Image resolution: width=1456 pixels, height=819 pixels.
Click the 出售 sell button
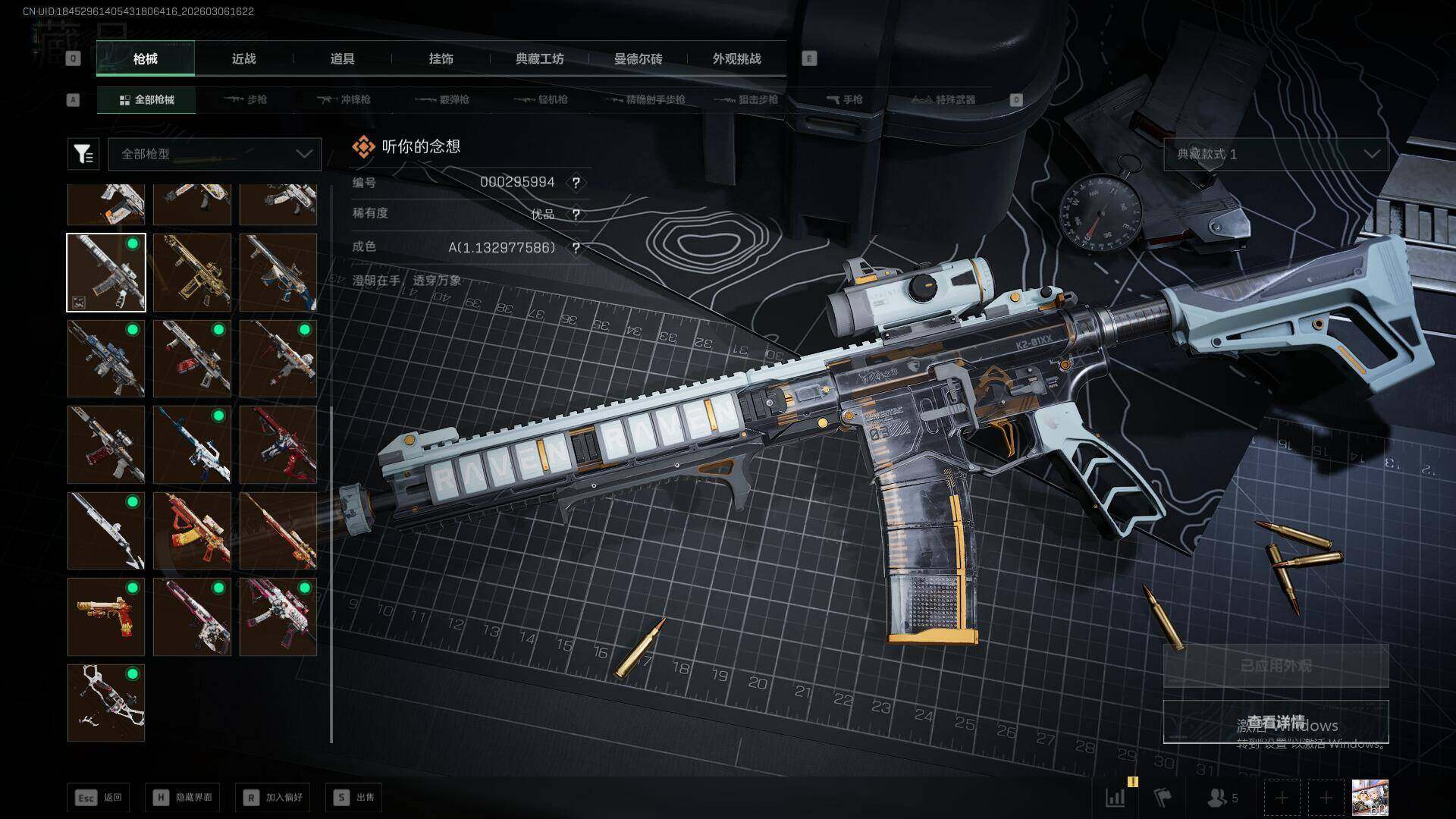click(x=354, y=798)
